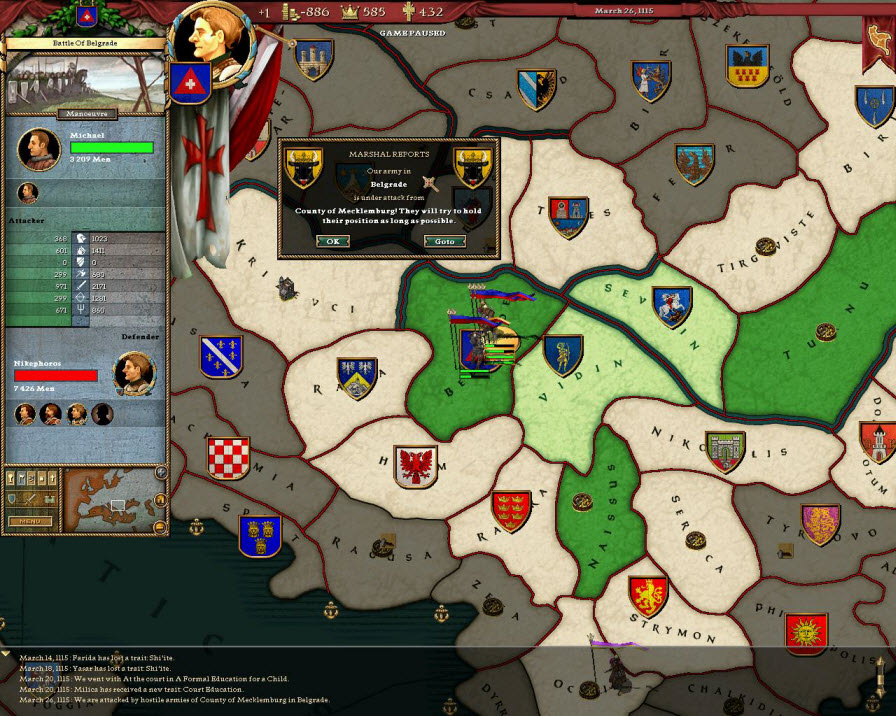Click the minus button beside the minimap

click(161, 527)
